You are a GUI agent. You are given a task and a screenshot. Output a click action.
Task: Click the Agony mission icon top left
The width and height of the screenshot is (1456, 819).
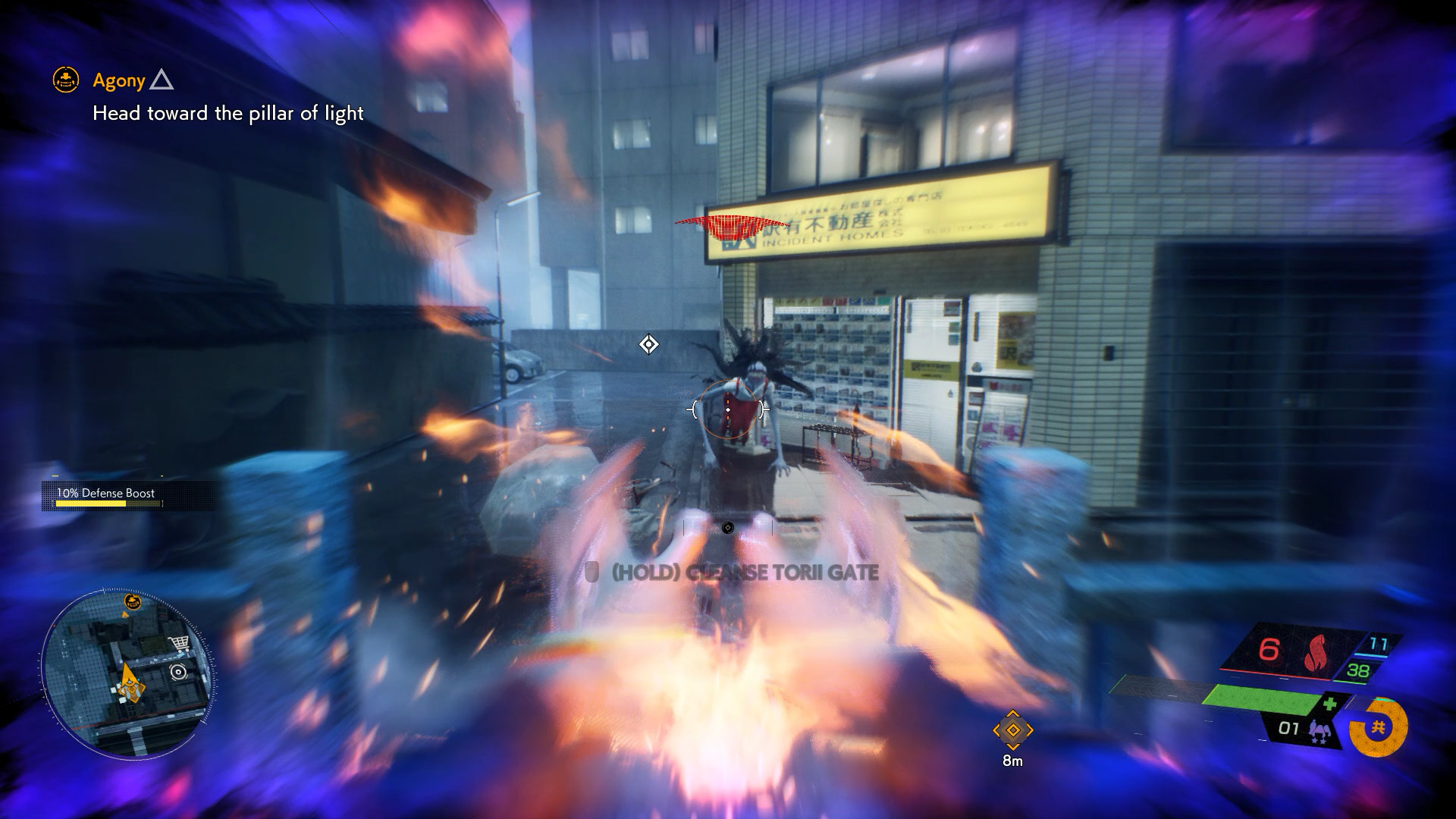64,79
